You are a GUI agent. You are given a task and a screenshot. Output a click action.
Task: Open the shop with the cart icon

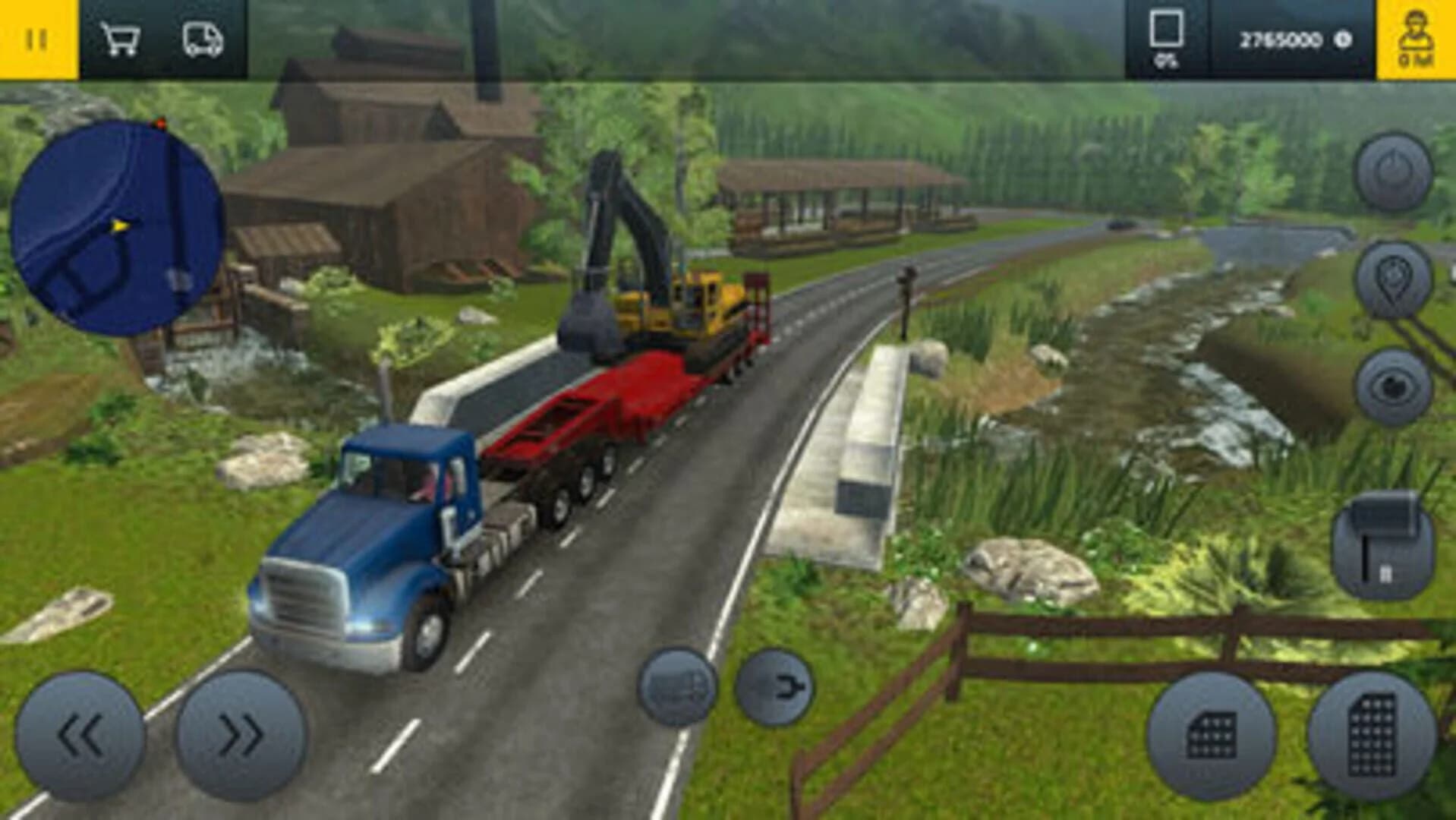(x=121, y=39)
